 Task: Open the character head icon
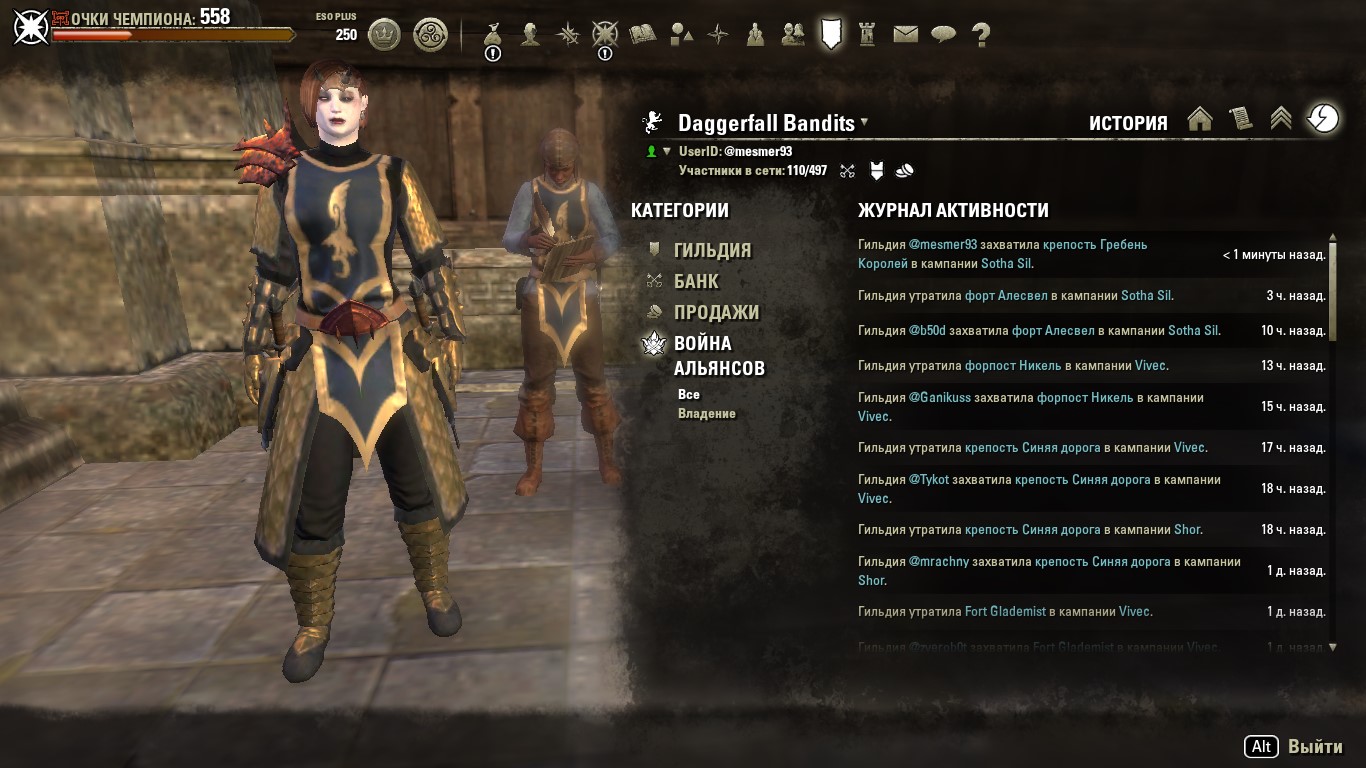click(x=530, y=34)
